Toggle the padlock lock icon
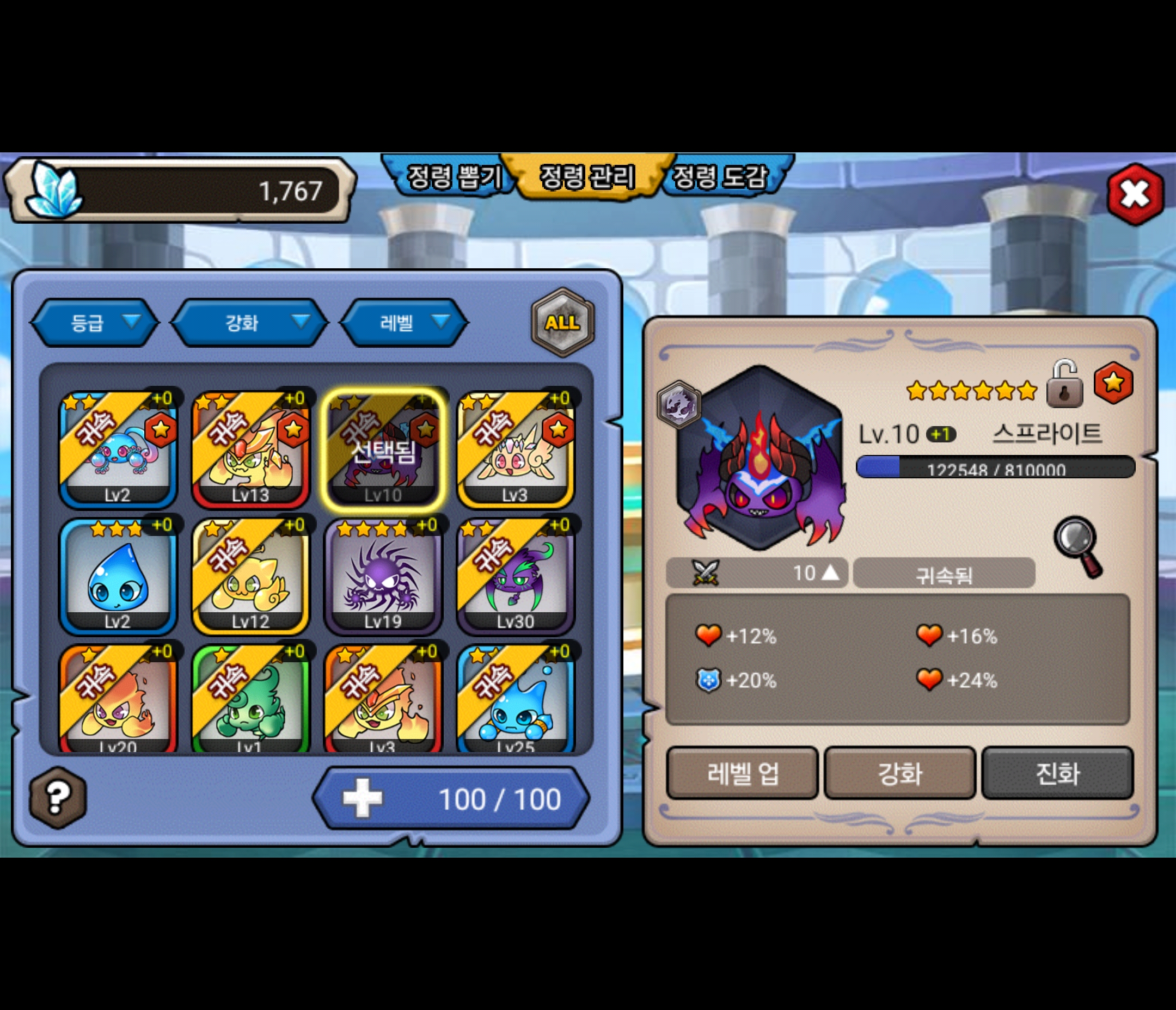Screen dimensions: 1176x1010 point(1064,384)
